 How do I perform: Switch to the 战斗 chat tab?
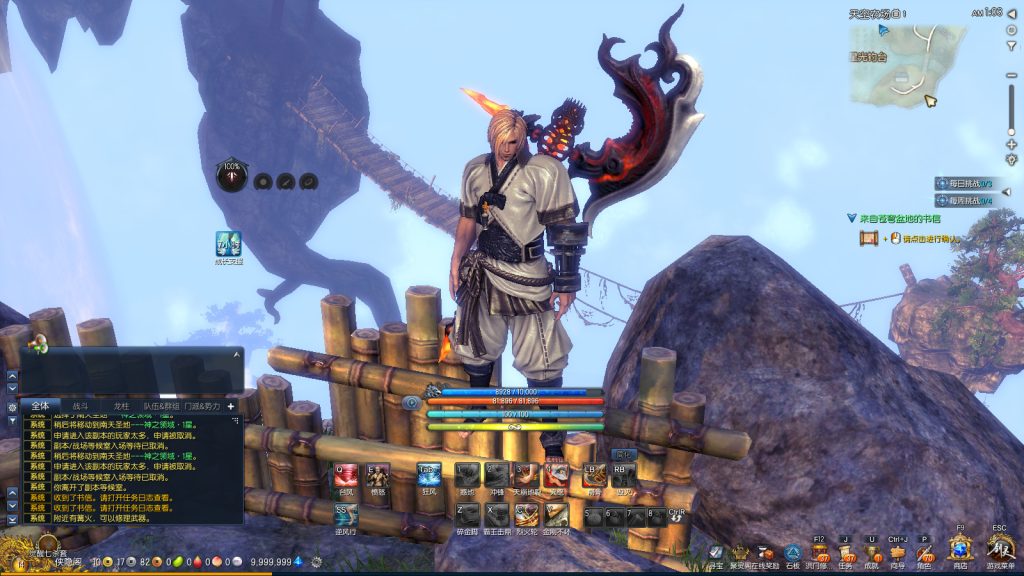tap(81, 406)
